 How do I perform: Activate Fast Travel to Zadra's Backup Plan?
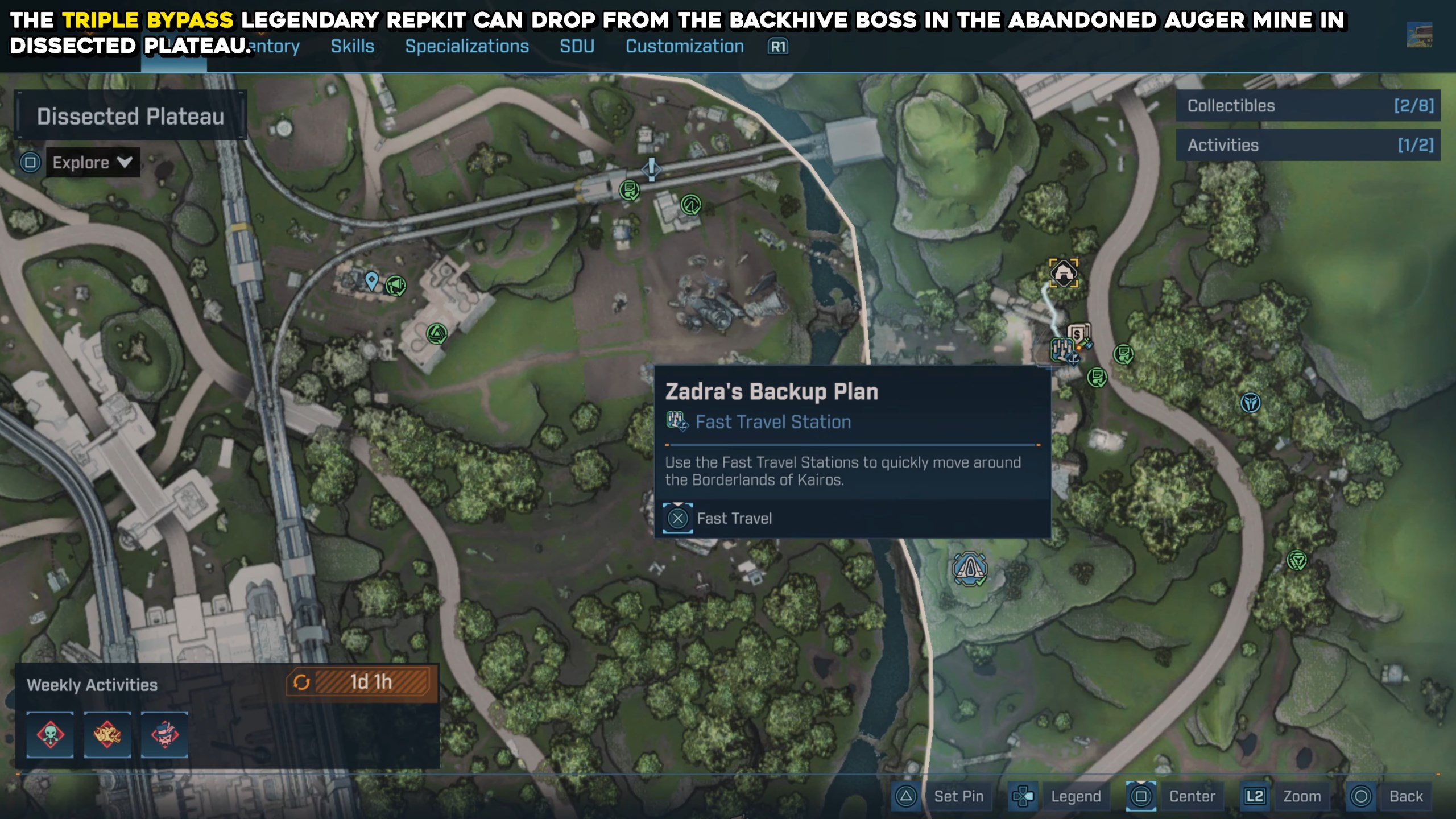click(x=734, y=518)
